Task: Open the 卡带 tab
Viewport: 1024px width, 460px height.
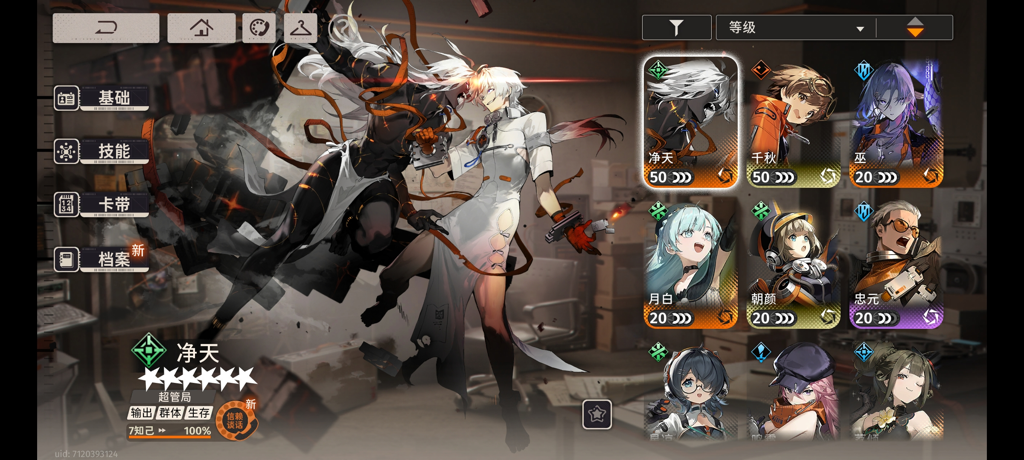Action: click(x=103, y=205)
